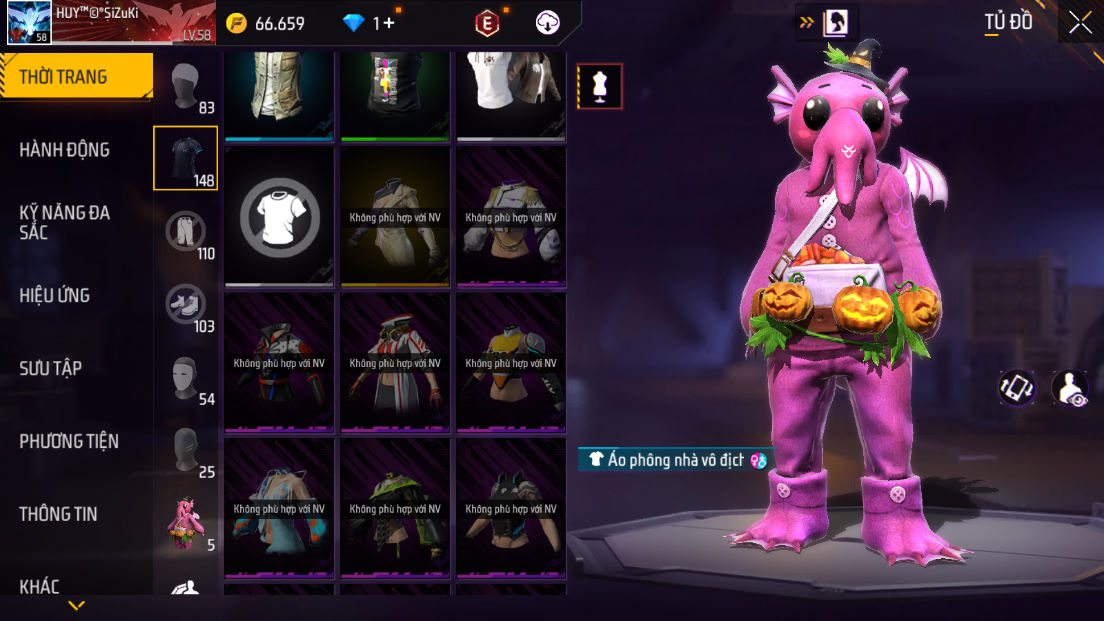Viewport: 1104px width, 621px height.
Task: Toggle the mannequin preview button
Action: (x=600, y=86)
